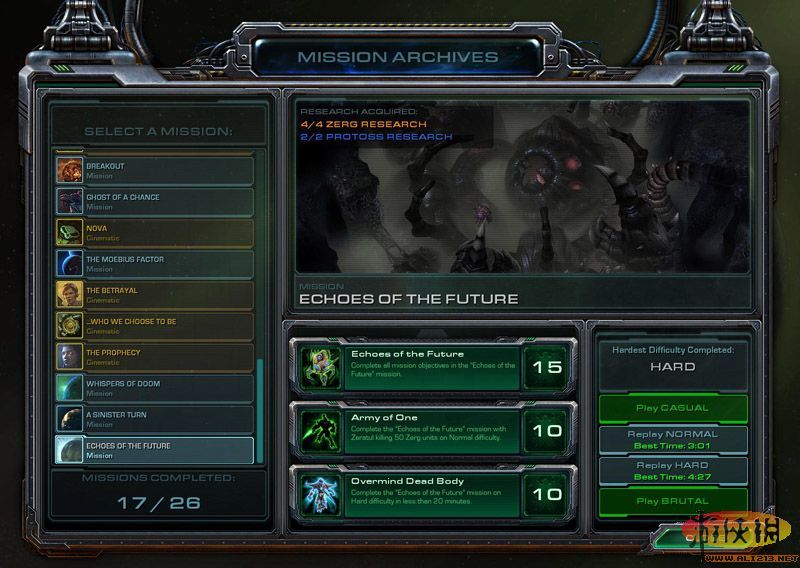Select the Army of One achievement
The width and height of the screenshot is (800, 568).
(x=433, y=429)
